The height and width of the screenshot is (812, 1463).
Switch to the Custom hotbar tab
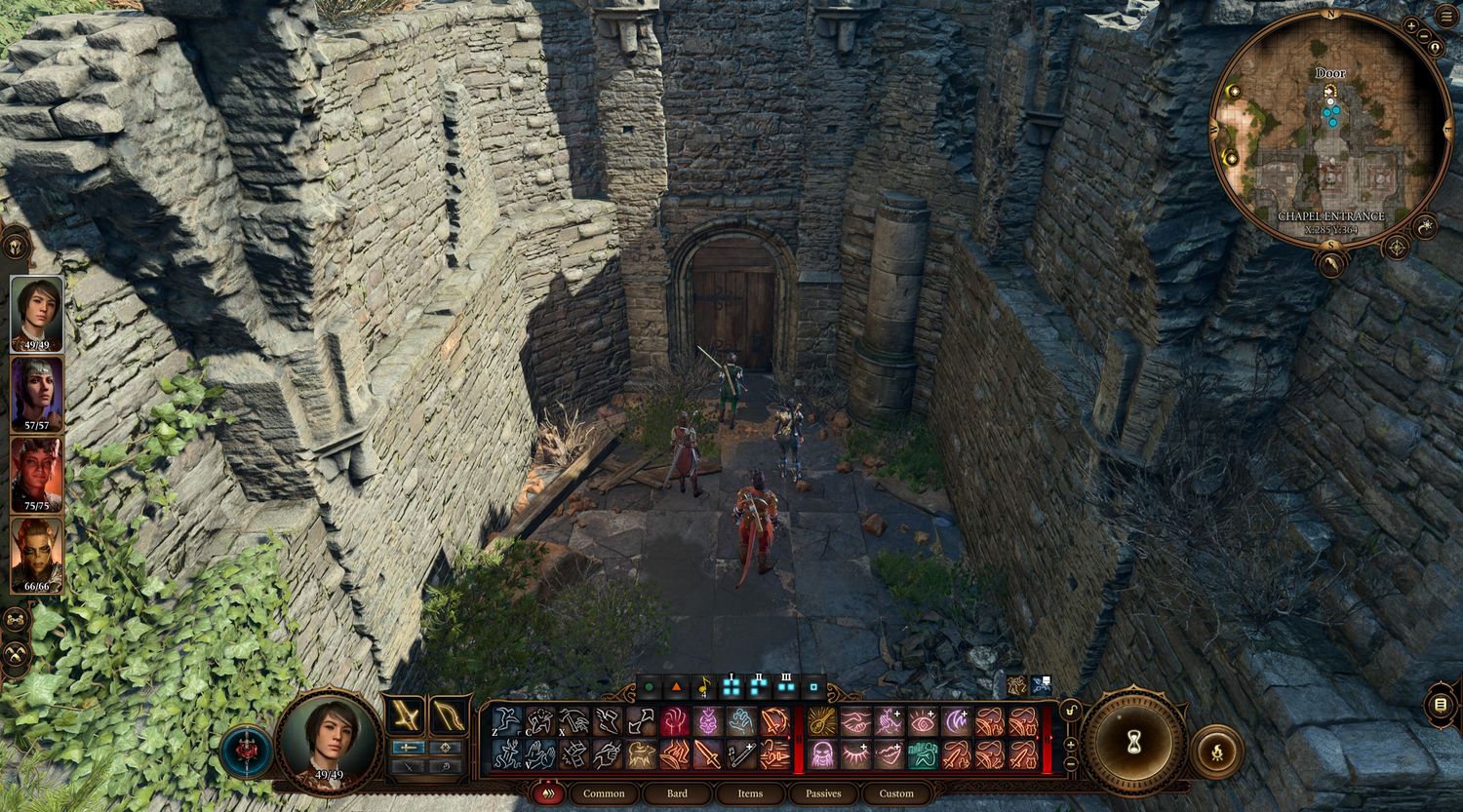(x=896, y=793)
